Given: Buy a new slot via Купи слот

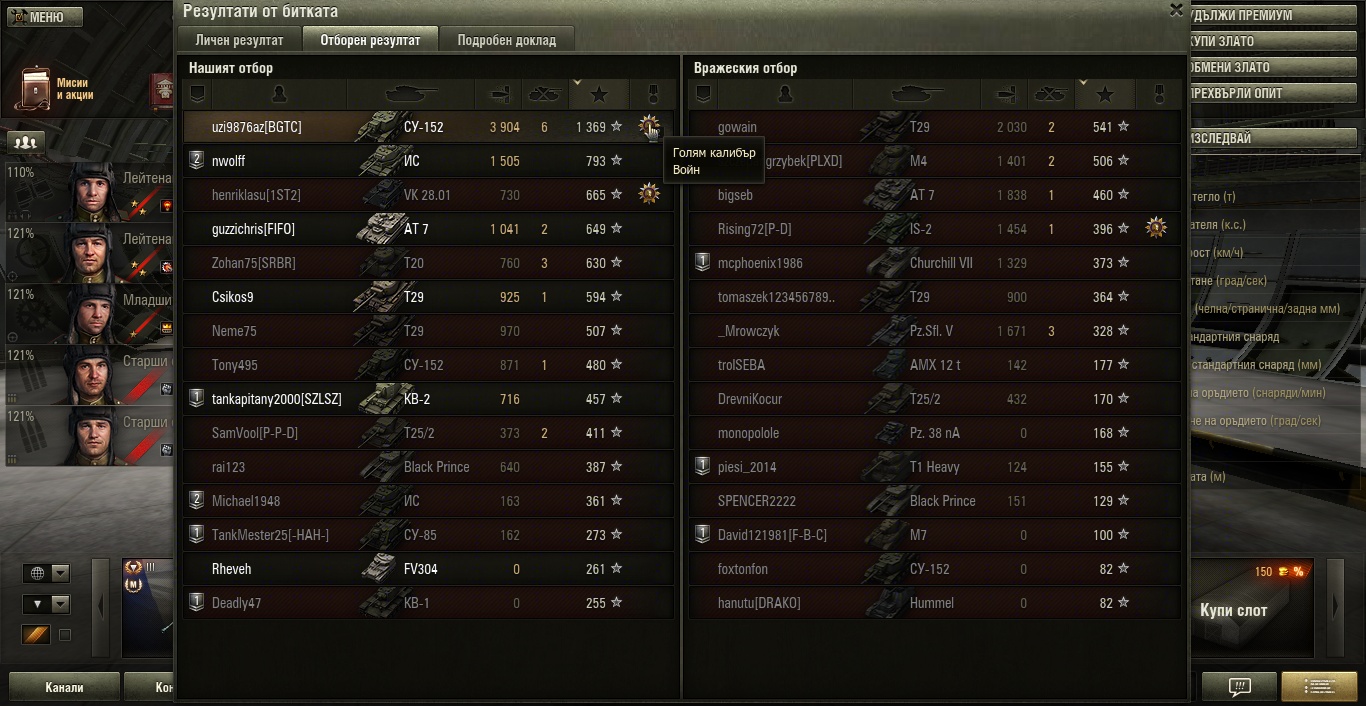Looking at the screenshot, I should (x=1233, y=610).
